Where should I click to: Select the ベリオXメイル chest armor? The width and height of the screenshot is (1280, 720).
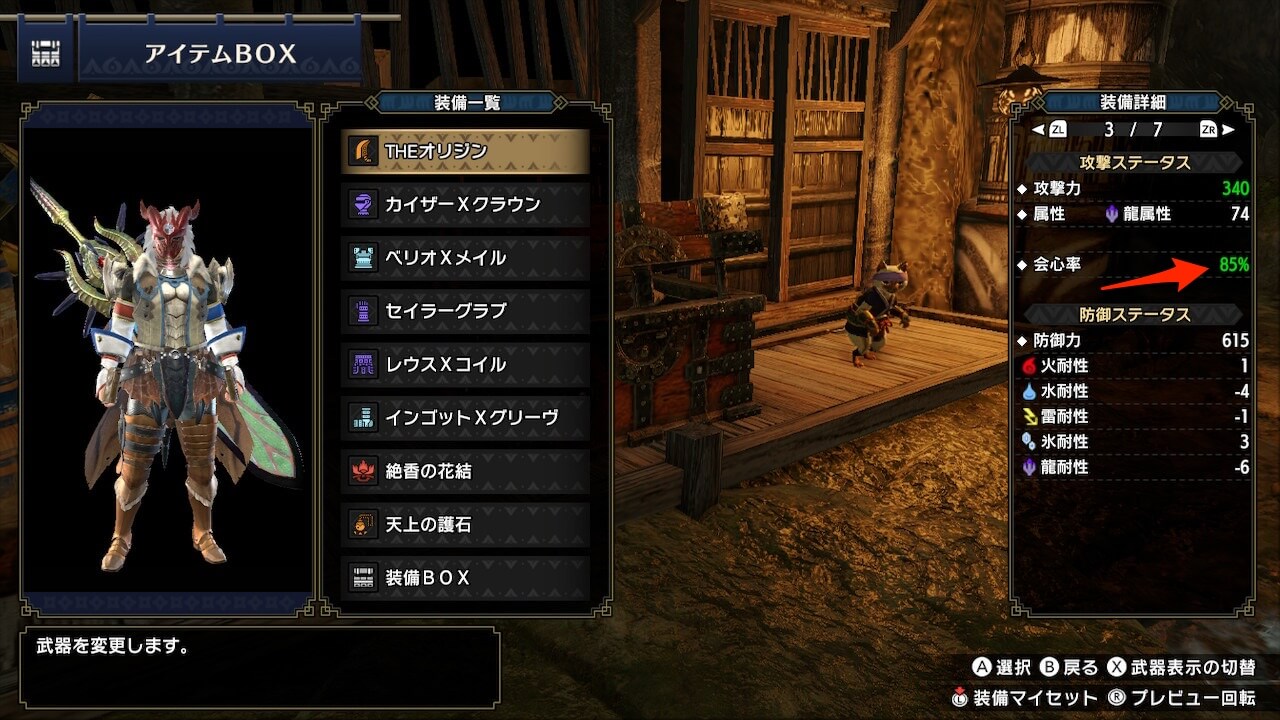coord(465,258)
